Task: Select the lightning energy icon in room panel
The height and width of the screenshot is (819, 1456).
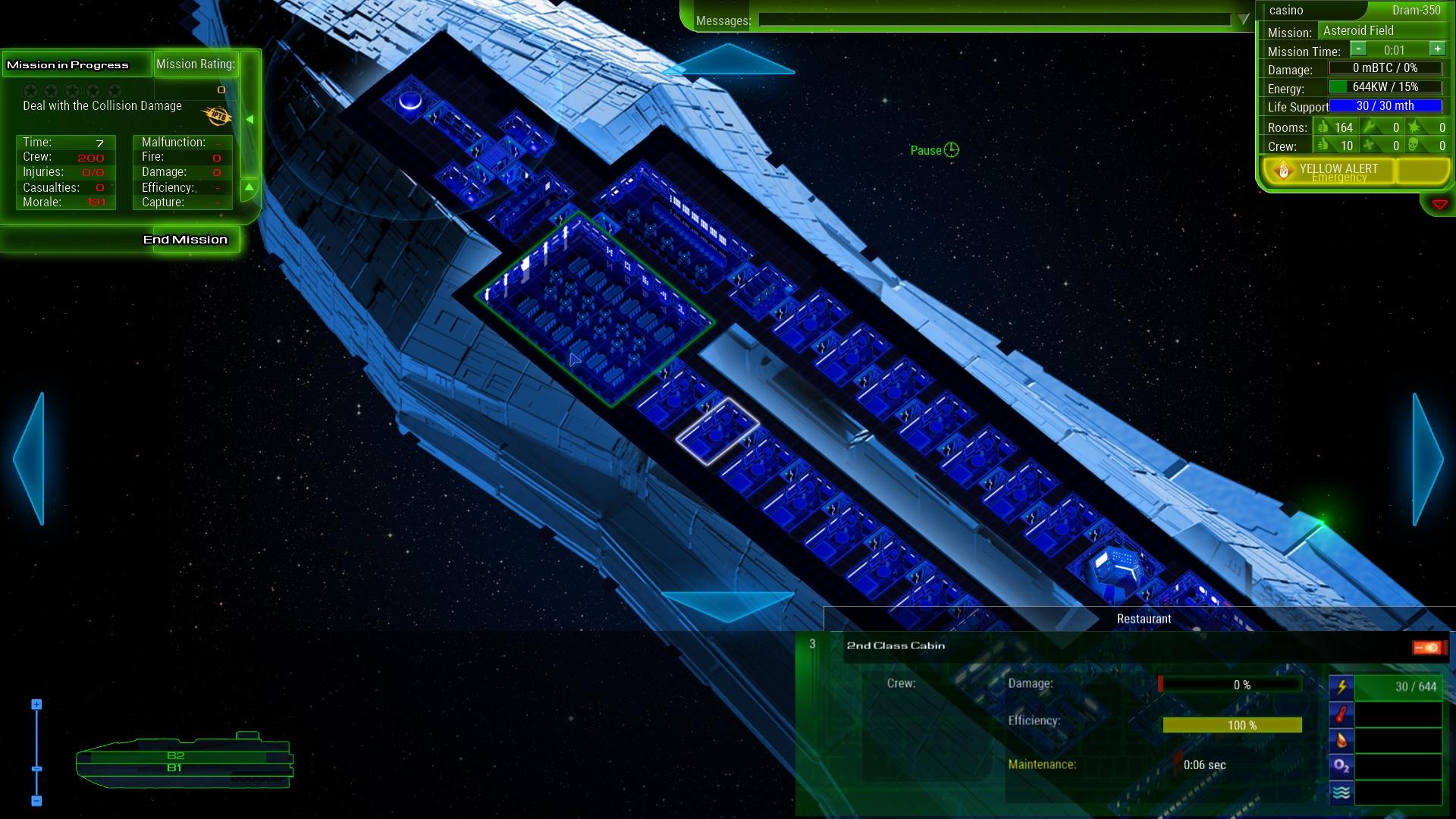Action: 1341,688
